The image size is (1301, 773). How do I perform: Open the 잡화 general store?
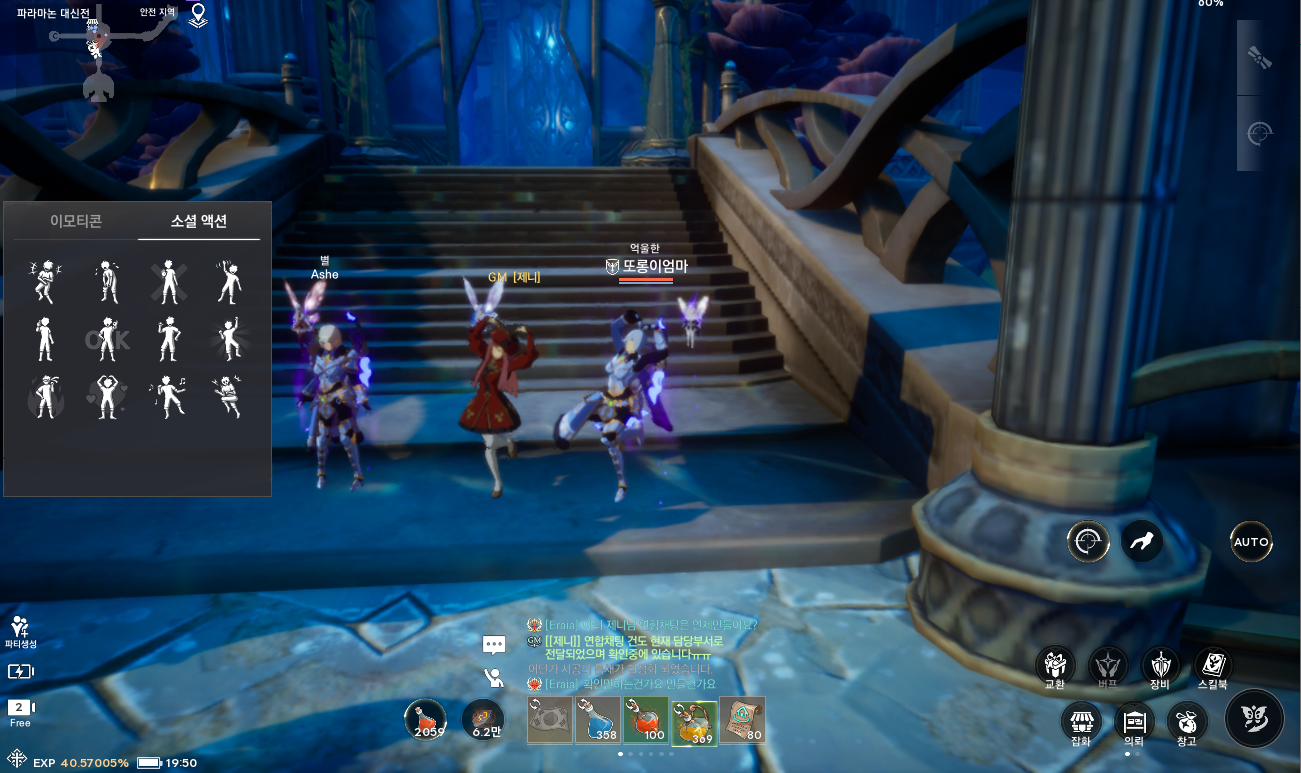click(1081, 721)
